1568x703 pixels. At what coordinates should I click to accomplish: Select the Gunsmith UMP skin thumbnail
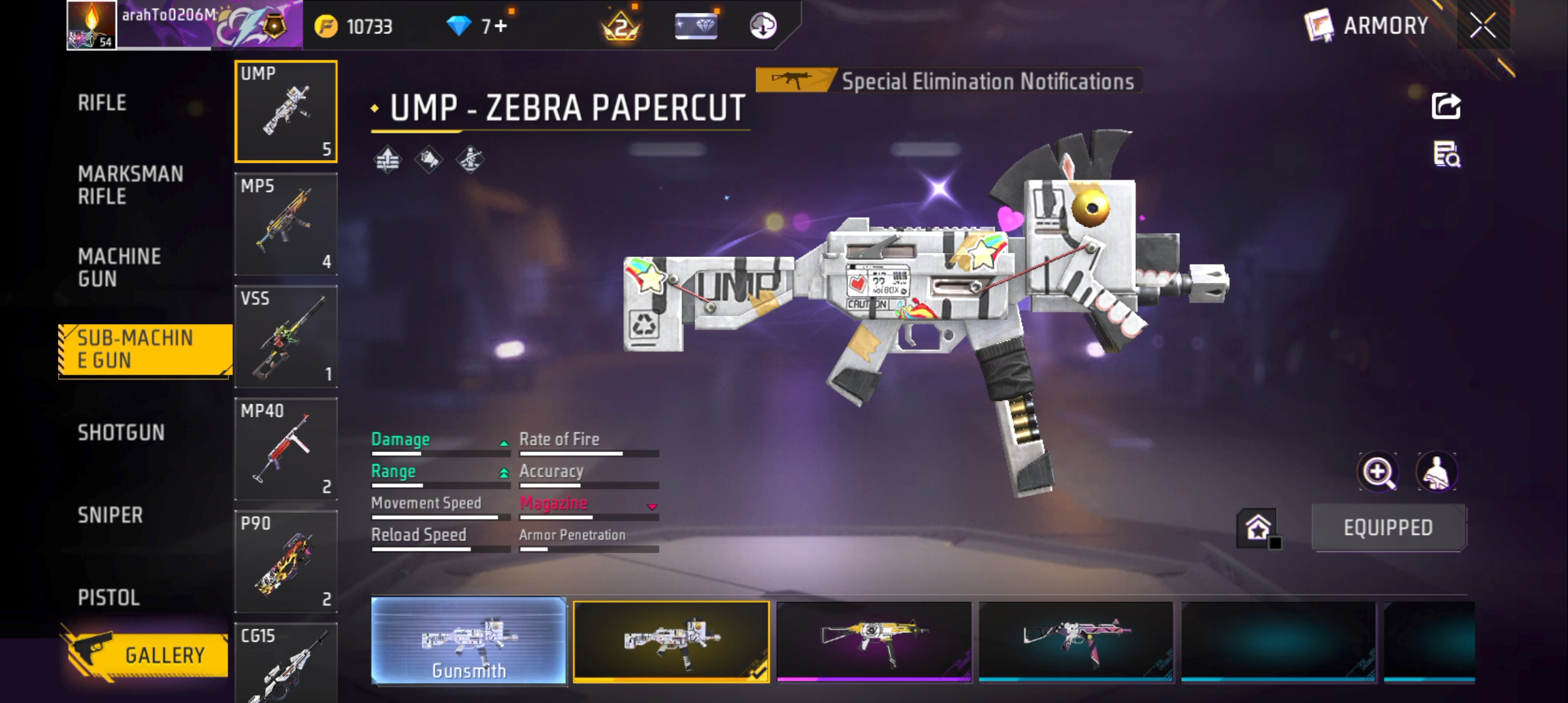point(468,641)
